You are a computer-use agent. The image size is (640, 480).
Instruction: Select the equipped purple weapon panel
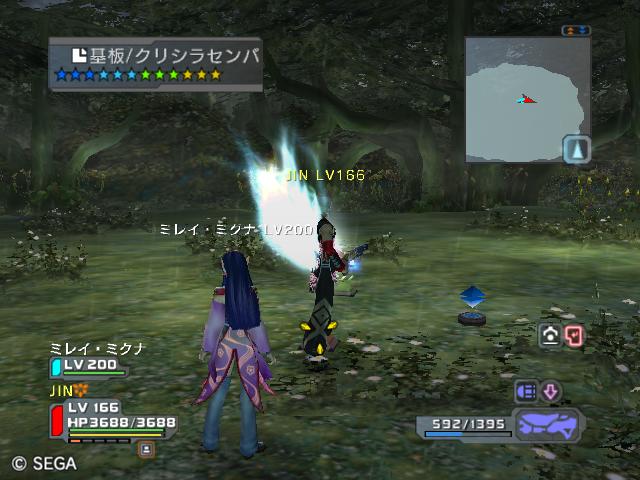tap(547, 424)
